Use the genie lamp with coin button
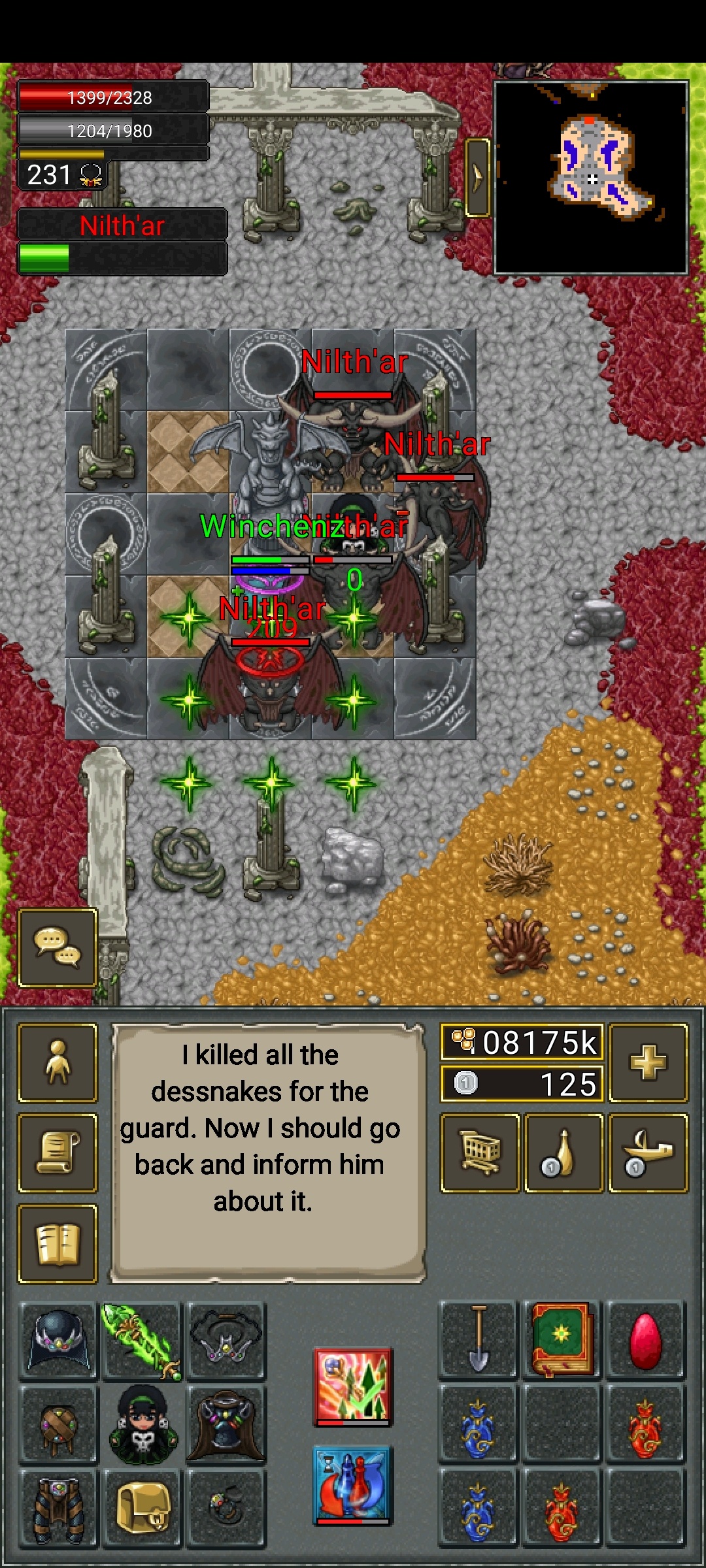Image resolution: width=706 pixels, height=1568 pixels. click(648, 1152)
